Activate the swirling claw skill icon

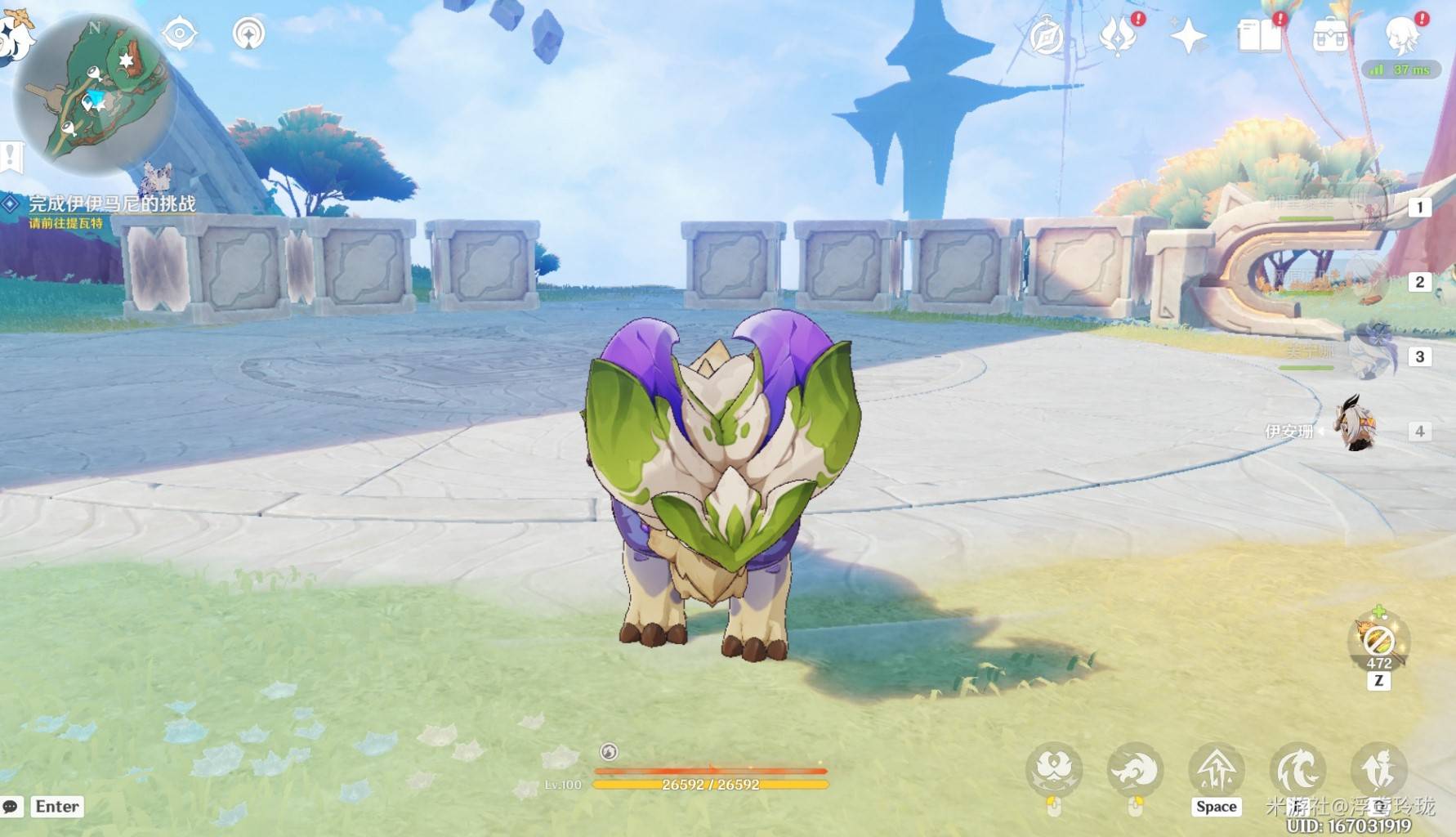[x=1297, y=770]
